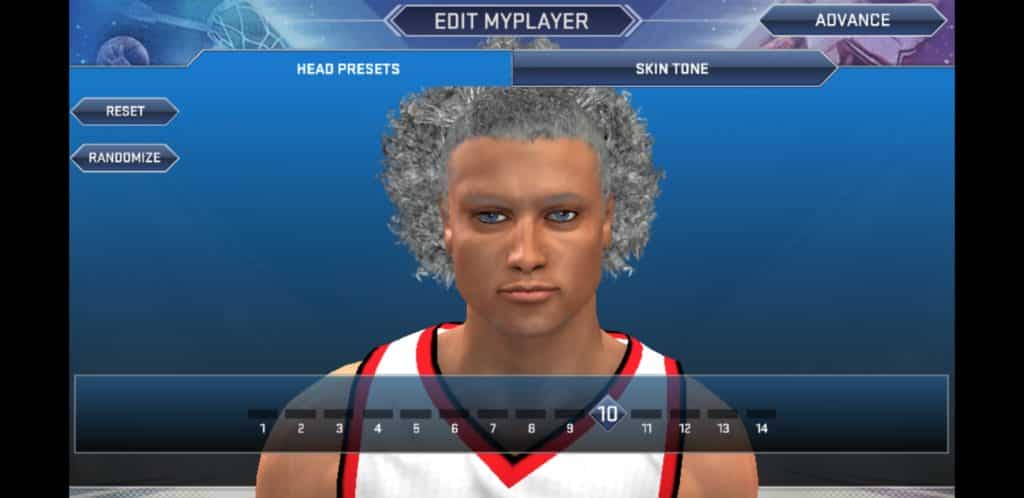The height and width of the screenshot is (498, 1024).
Task: Choose head preset 11
Action: click(646, 420)
